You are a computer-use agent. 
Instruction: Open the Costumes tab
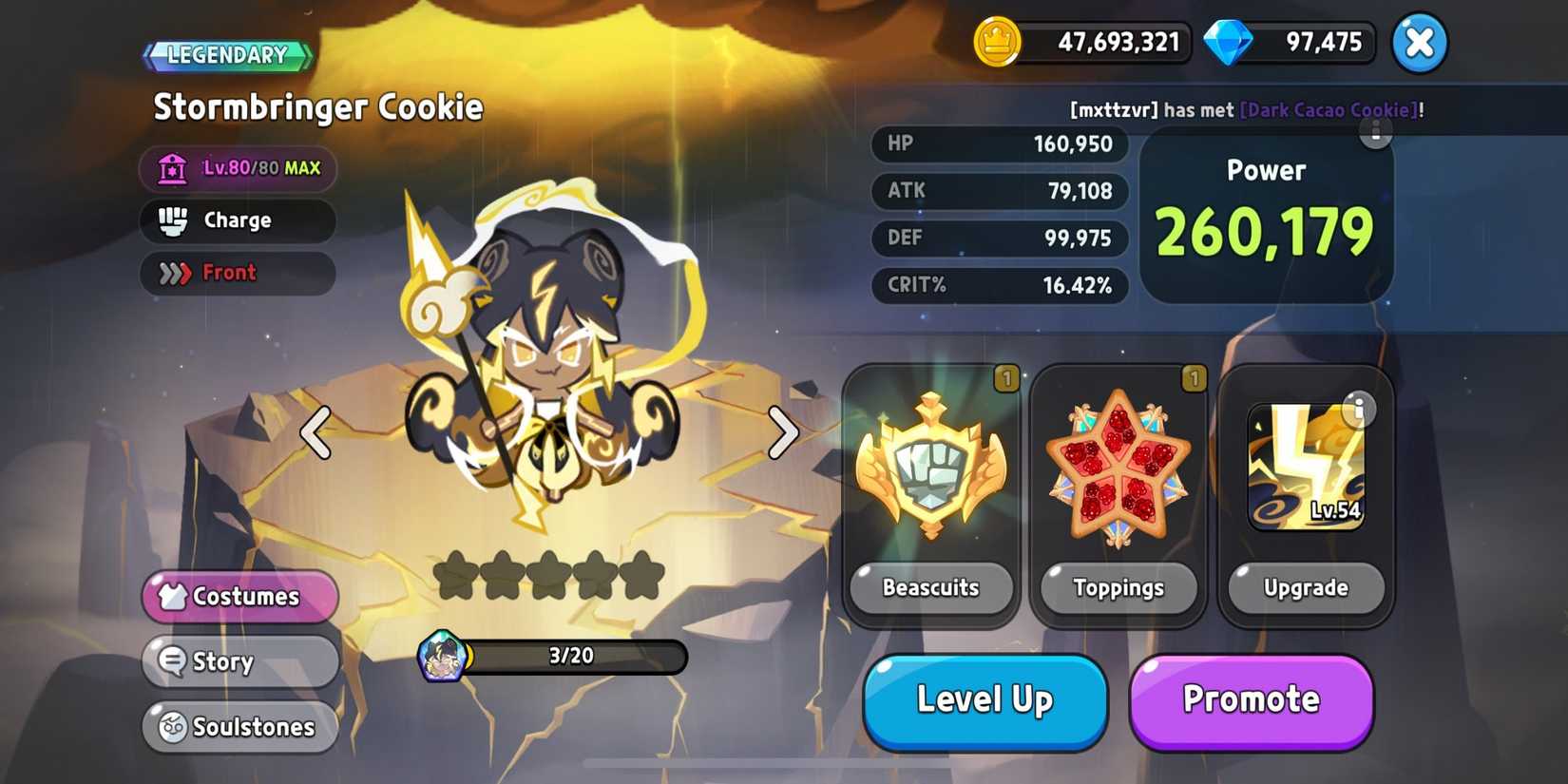coord(239,597)
